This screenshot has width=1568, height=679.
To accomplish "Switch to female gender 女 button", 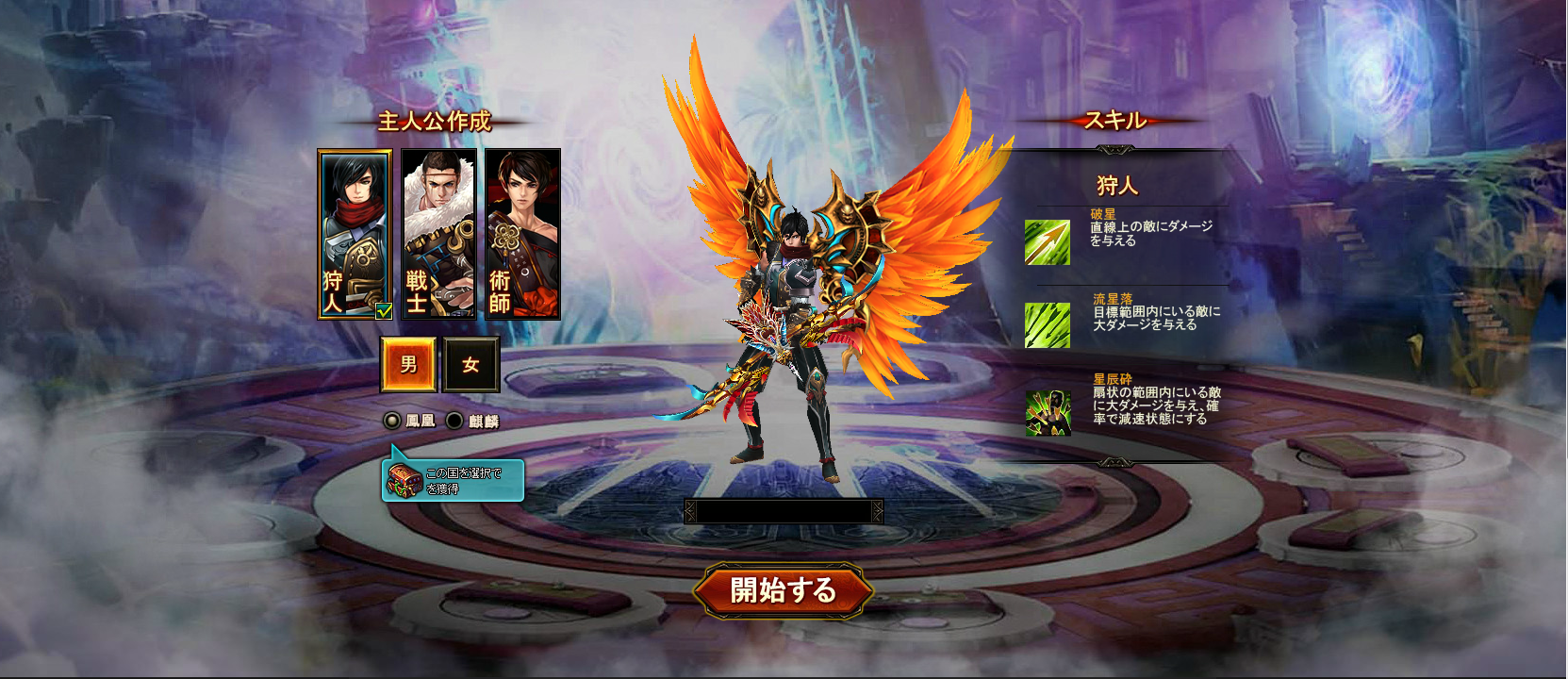I will (x=470, y=364).
